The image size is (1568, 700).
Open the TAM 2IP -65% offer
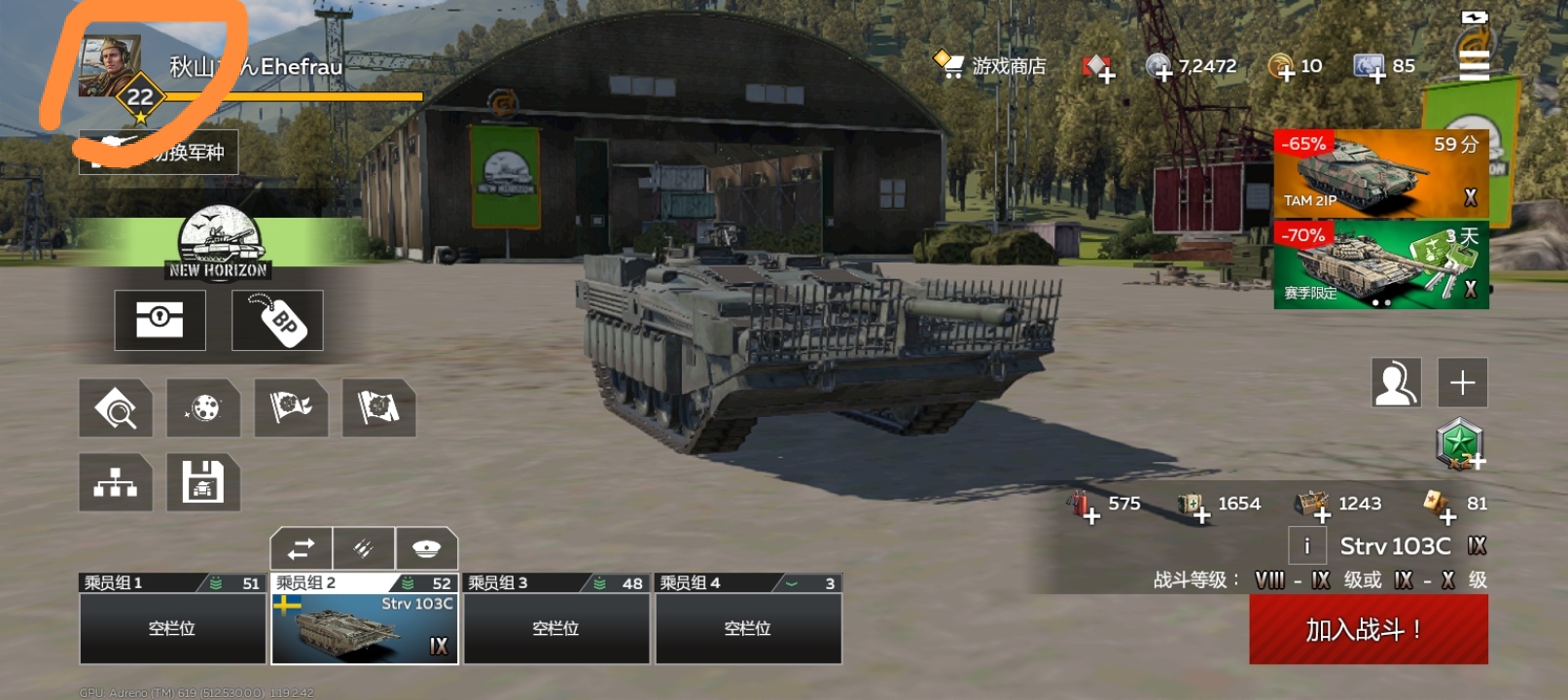point(1380,173)
